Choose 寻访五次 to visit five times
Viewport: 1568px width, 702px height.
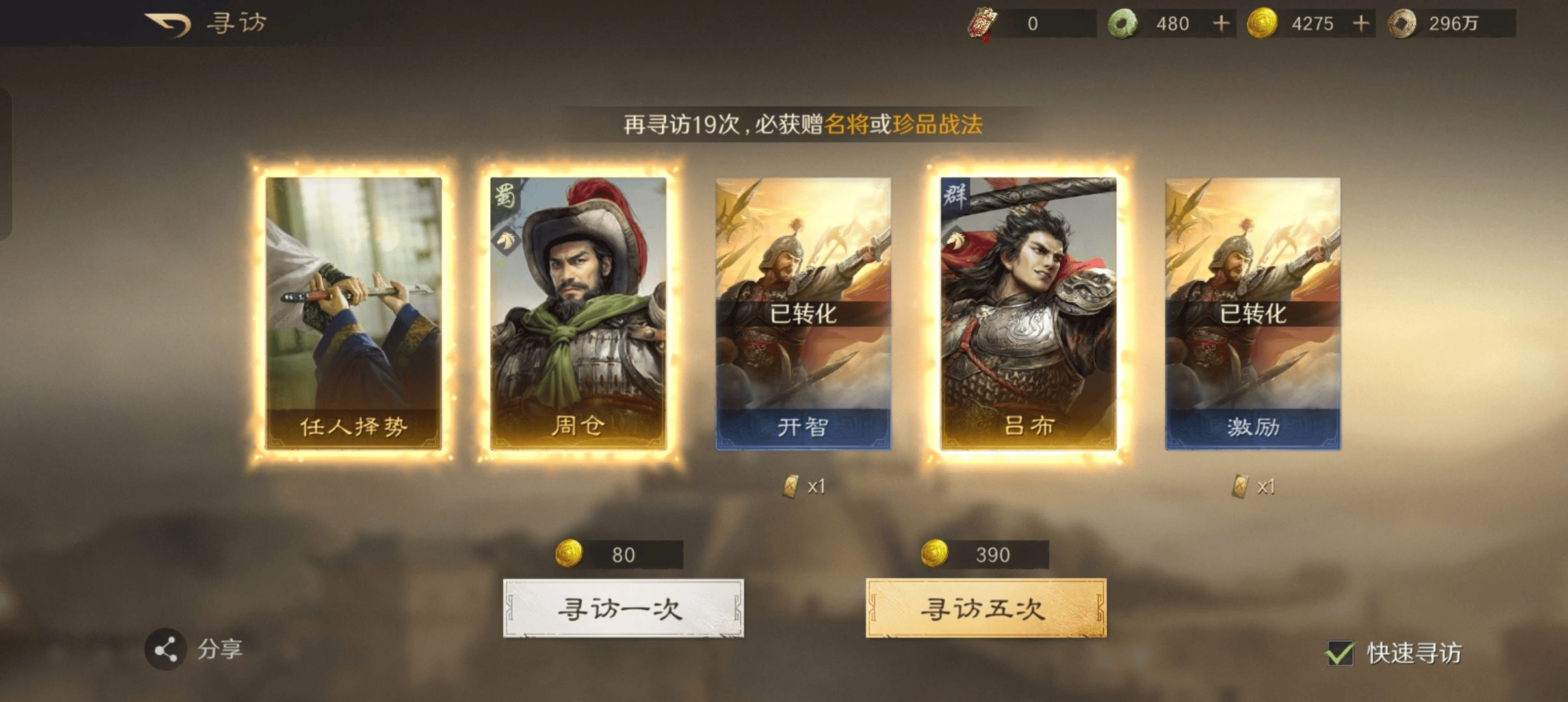[986, 608]
